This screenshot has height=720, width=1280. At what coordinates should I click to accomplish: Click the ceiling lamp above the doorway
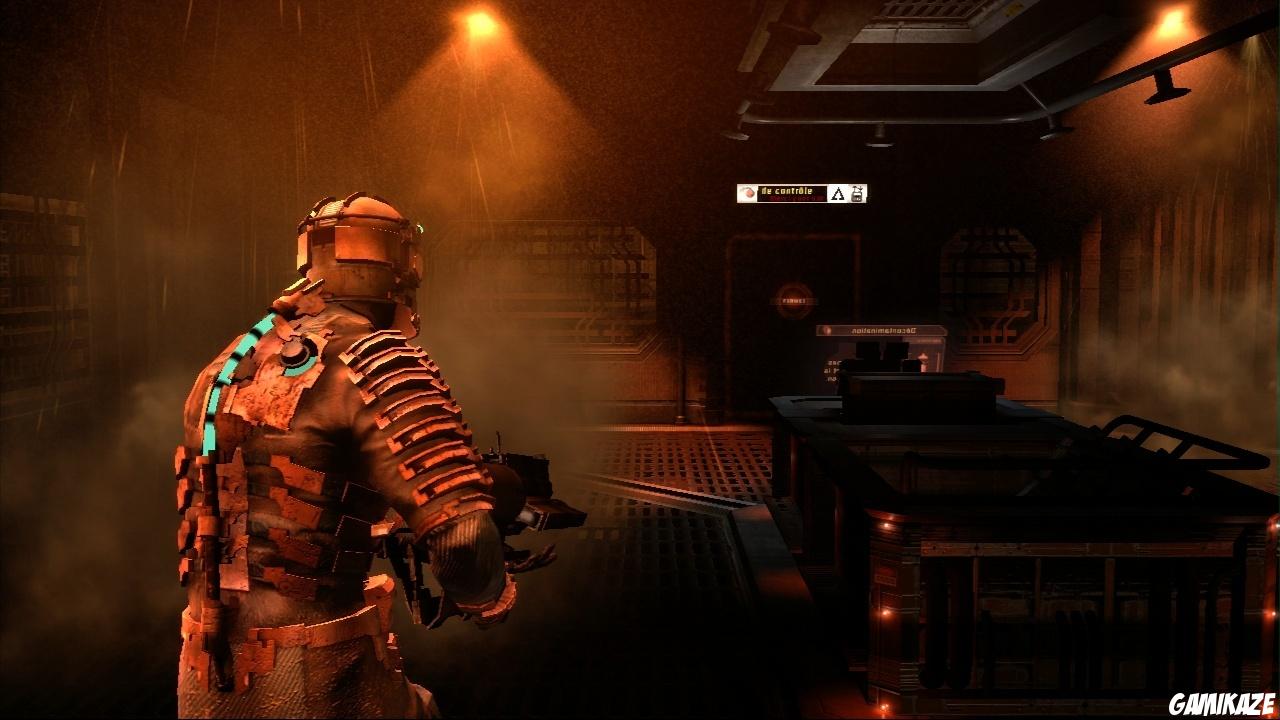(880, 131)
